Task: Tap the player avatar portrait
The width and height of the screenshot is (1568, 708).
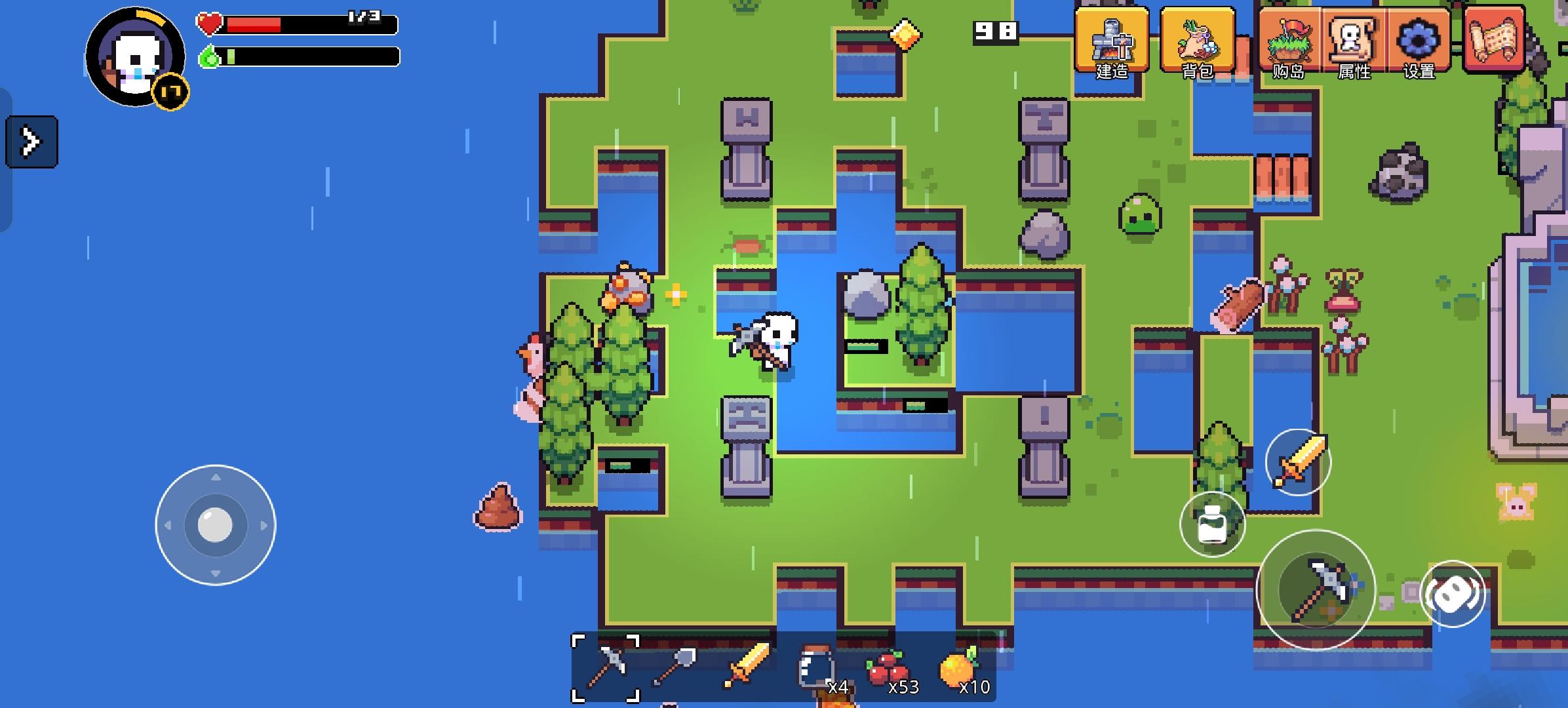Action: coord(133,58)
